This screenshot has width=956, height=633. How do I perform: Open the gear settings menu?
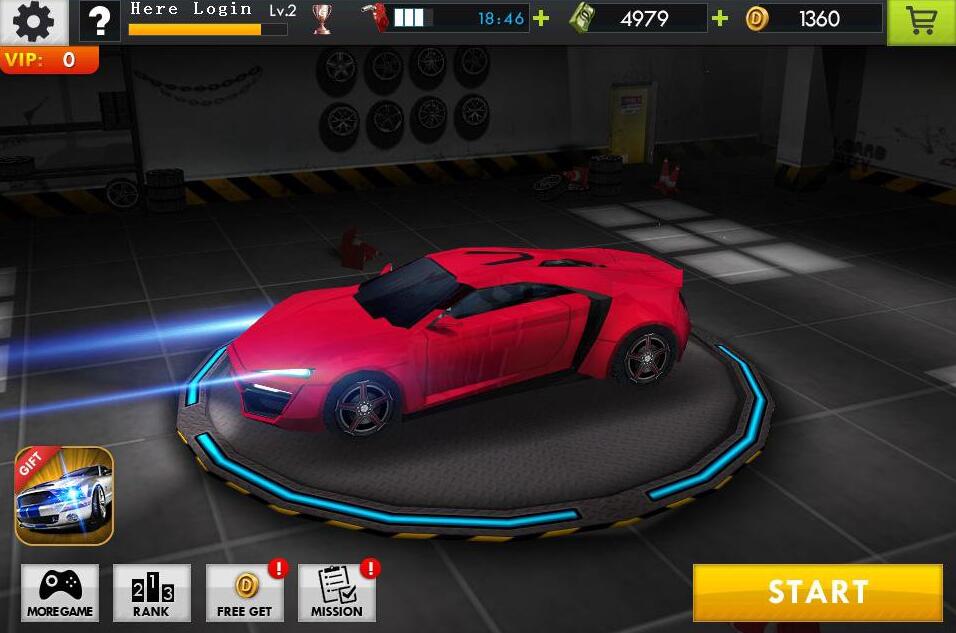33,20
